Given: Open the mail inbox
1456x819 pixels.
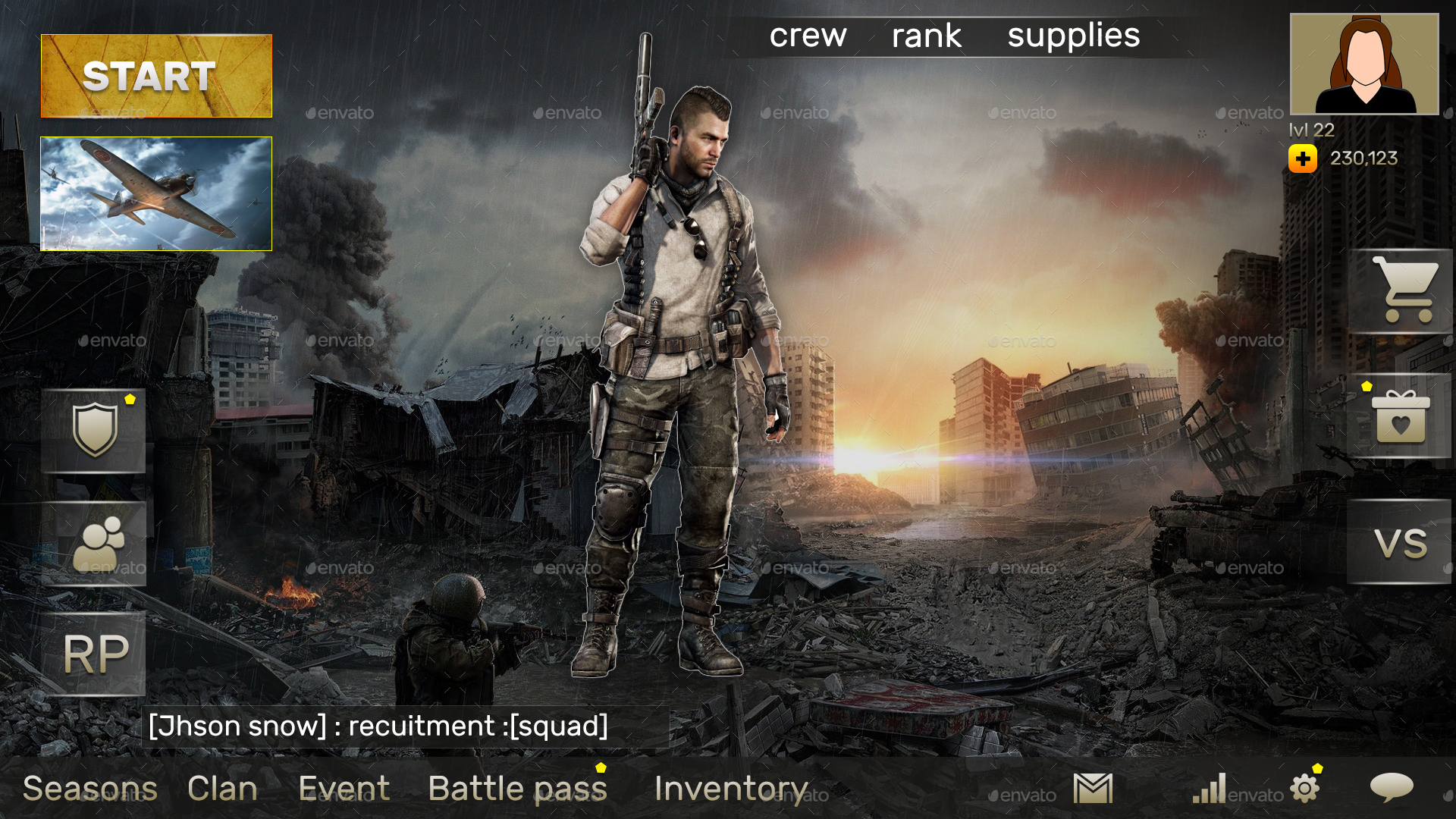Looking at the screenshot, I should tap(1092, 789).
